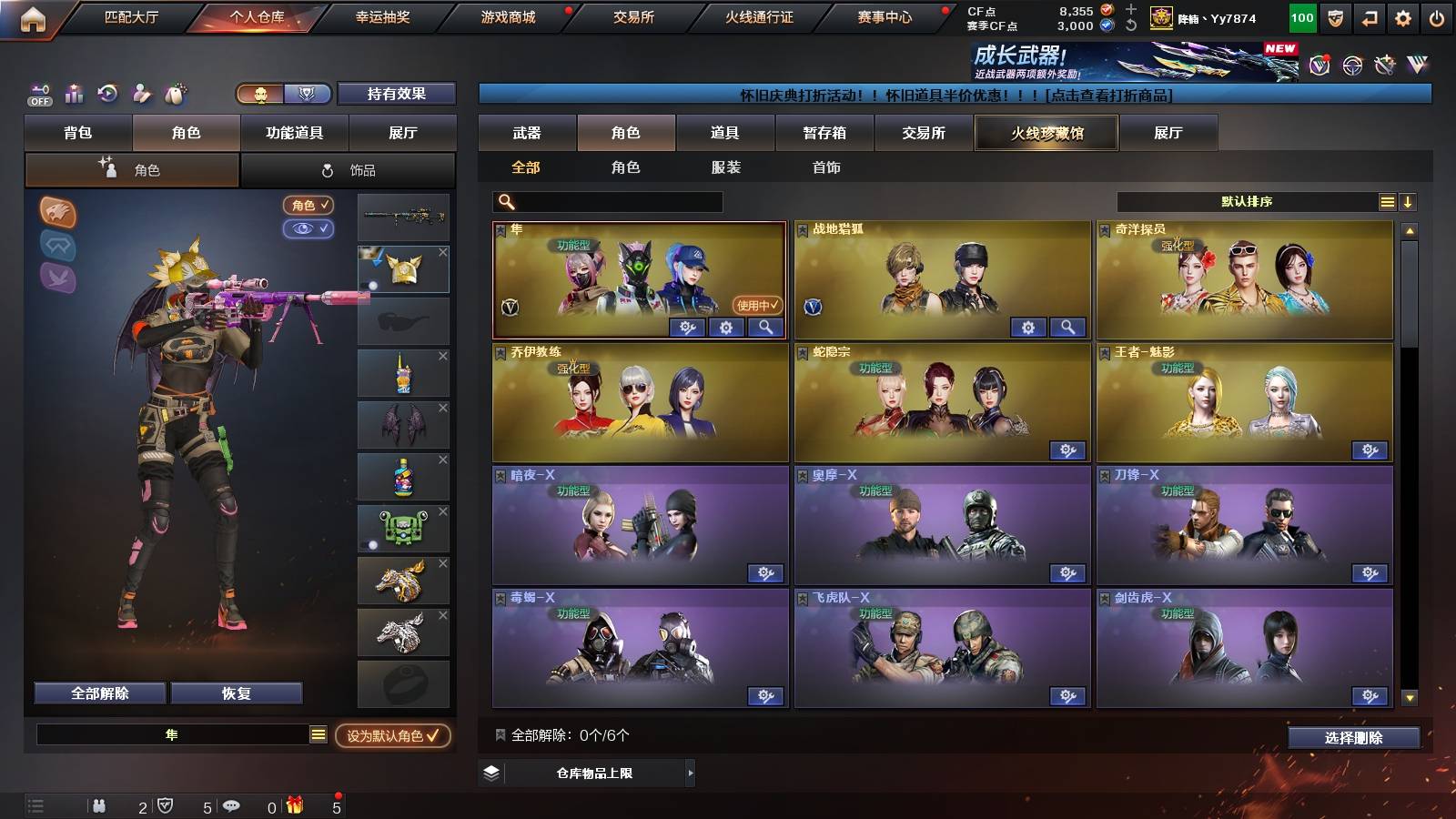Open the music/replay playback icon in top-left toolbar

coord(106,93)
